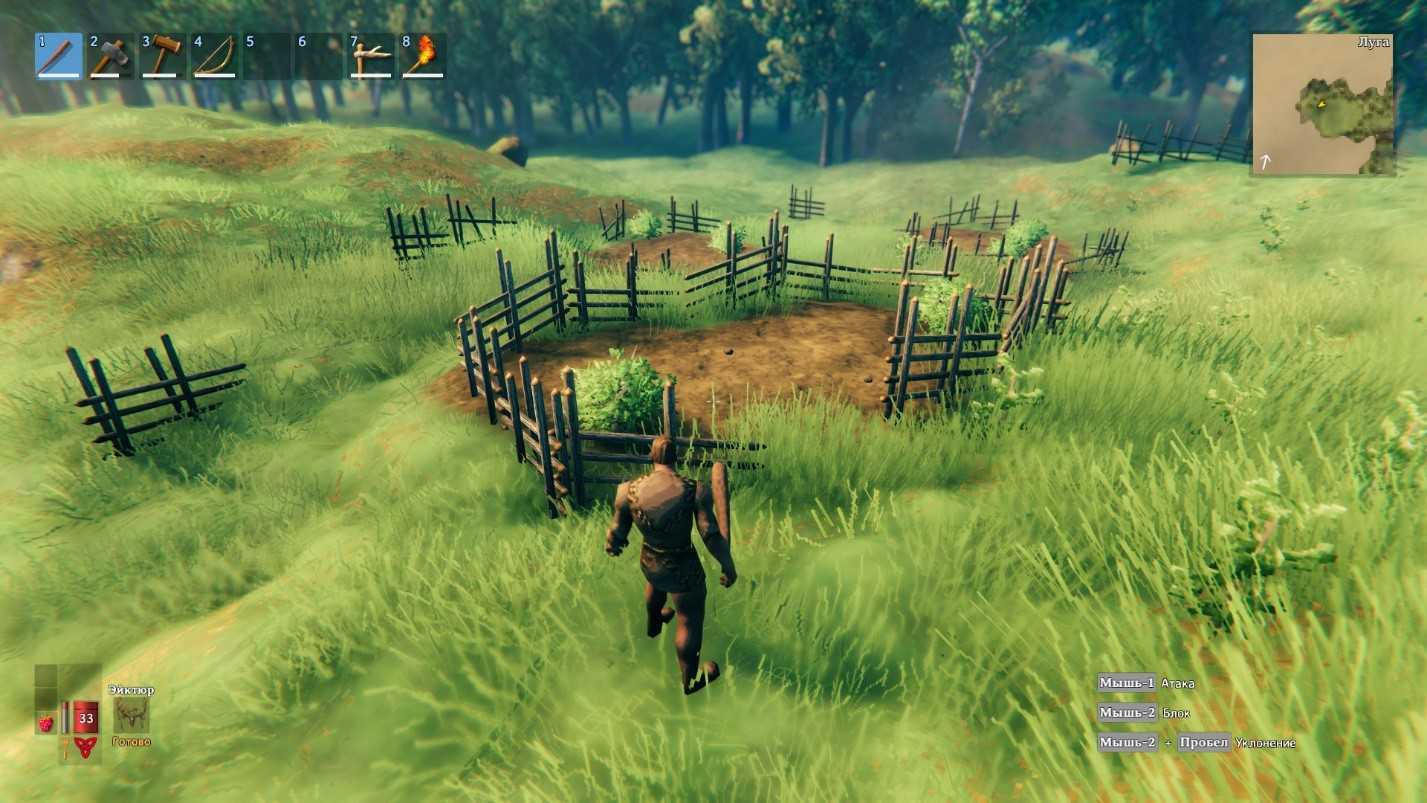Pick the antler pickaxe in slot 7
The width and height of the screenshot is (1427, 803).
[371, 56]
